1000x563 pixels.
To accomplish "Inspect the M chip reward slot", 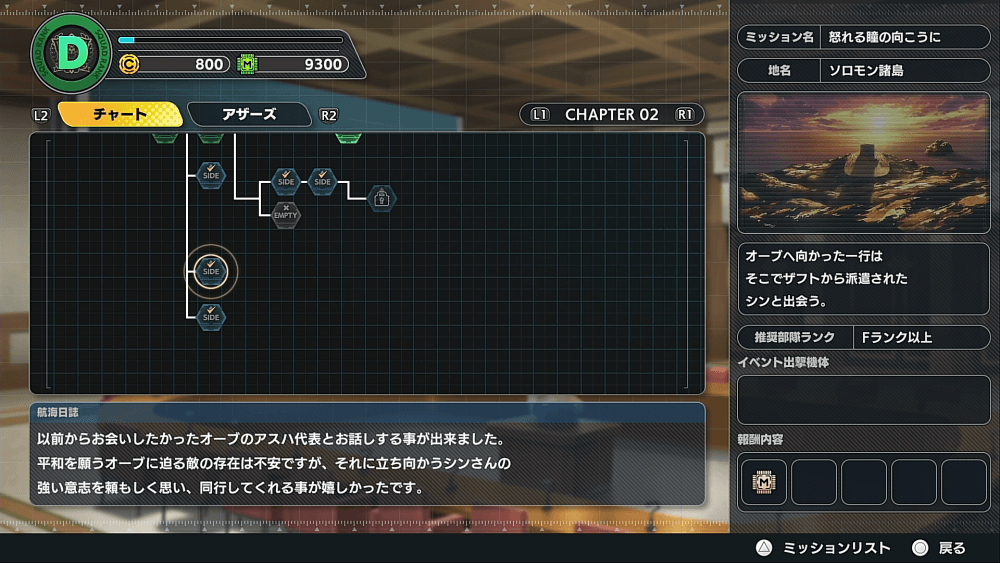I will (764, 481).
